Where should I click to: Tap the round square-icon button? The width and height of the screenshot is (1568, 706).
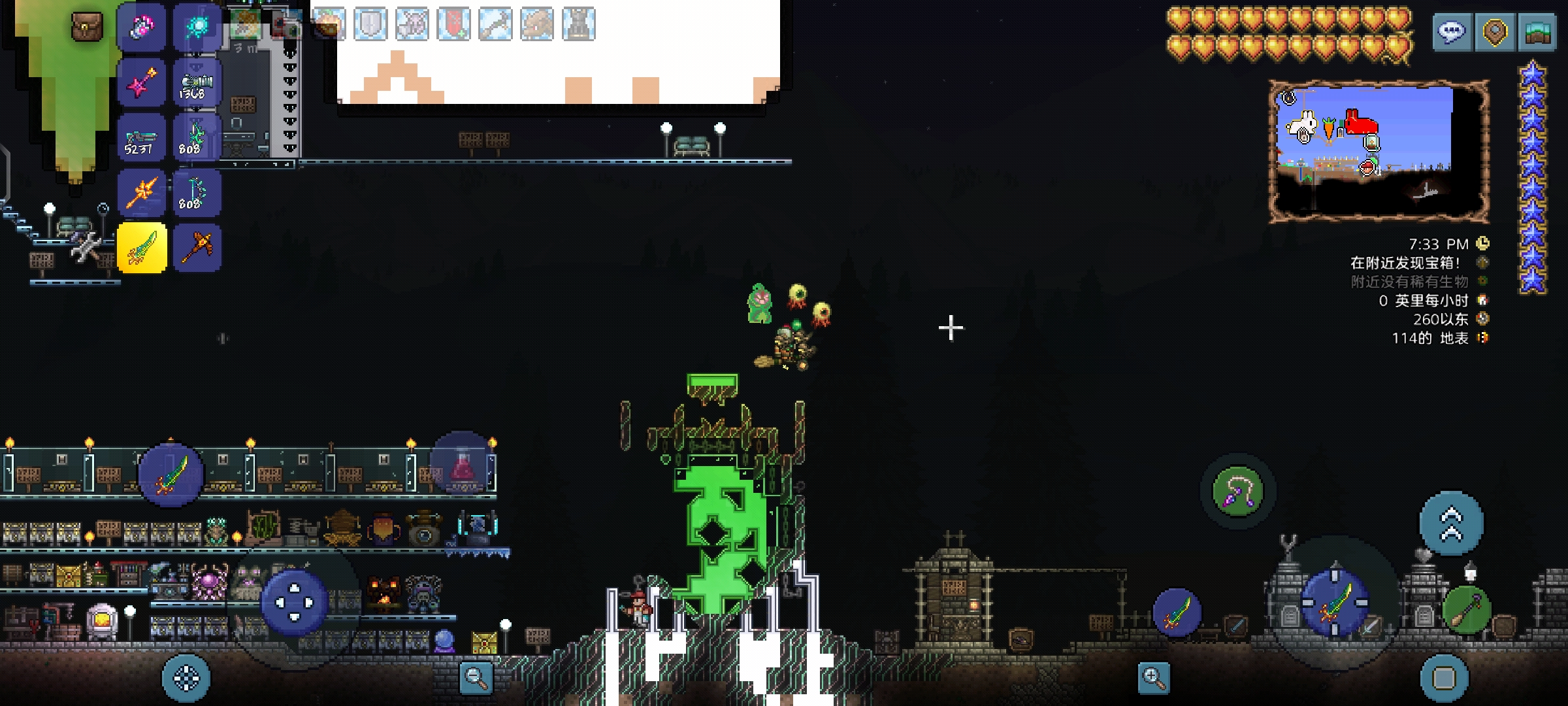(1444, 677)
